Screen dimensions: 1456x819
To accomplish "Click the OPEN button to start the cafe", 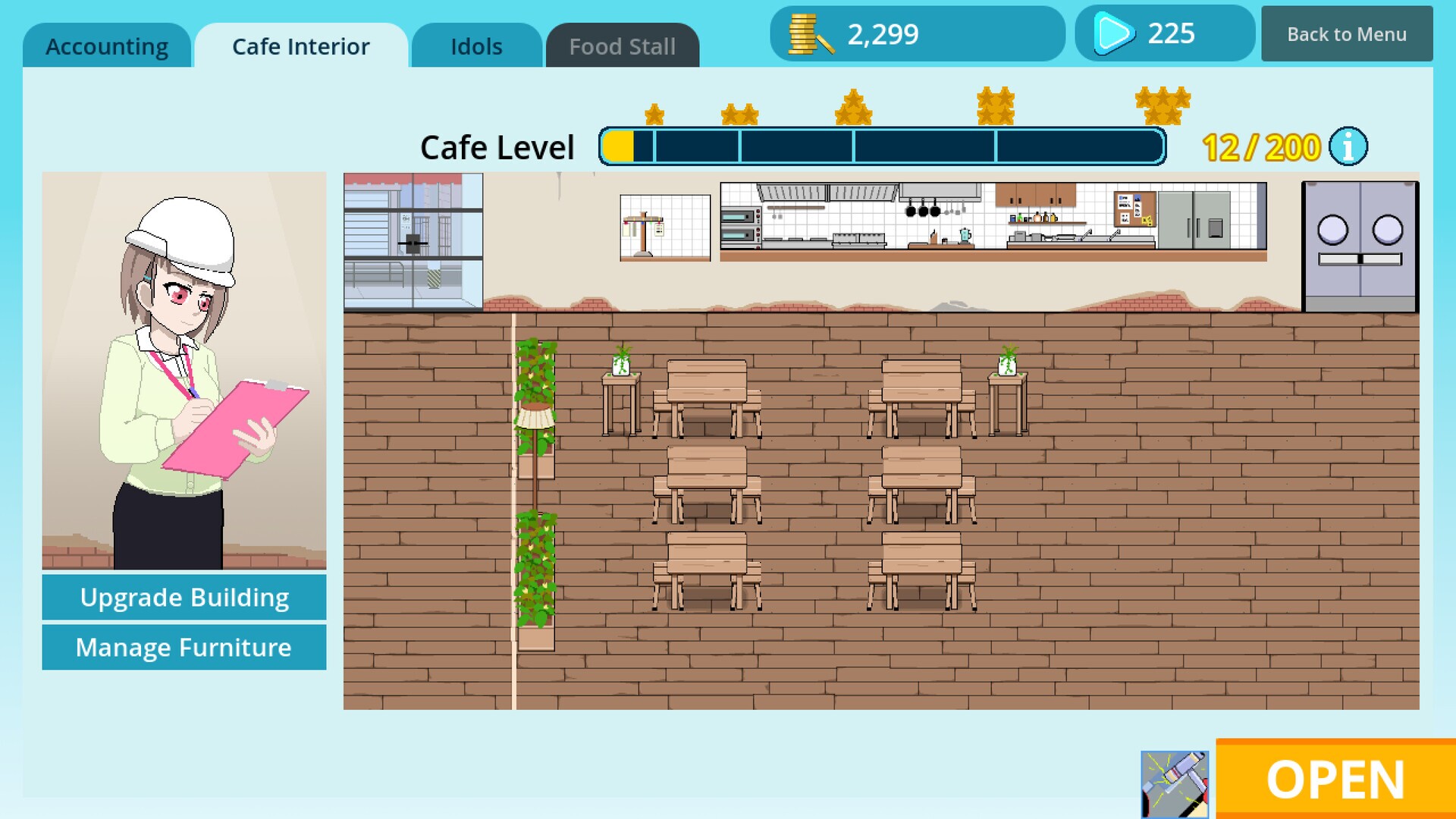I will coord(1335,779).
